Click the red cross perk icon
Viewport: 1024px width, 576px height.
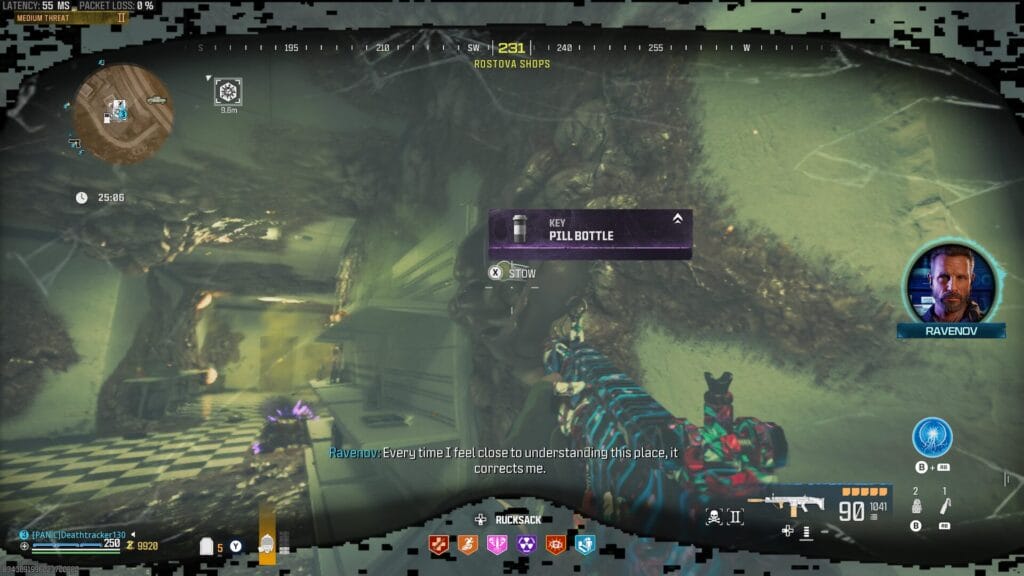(x=438, y=544)
